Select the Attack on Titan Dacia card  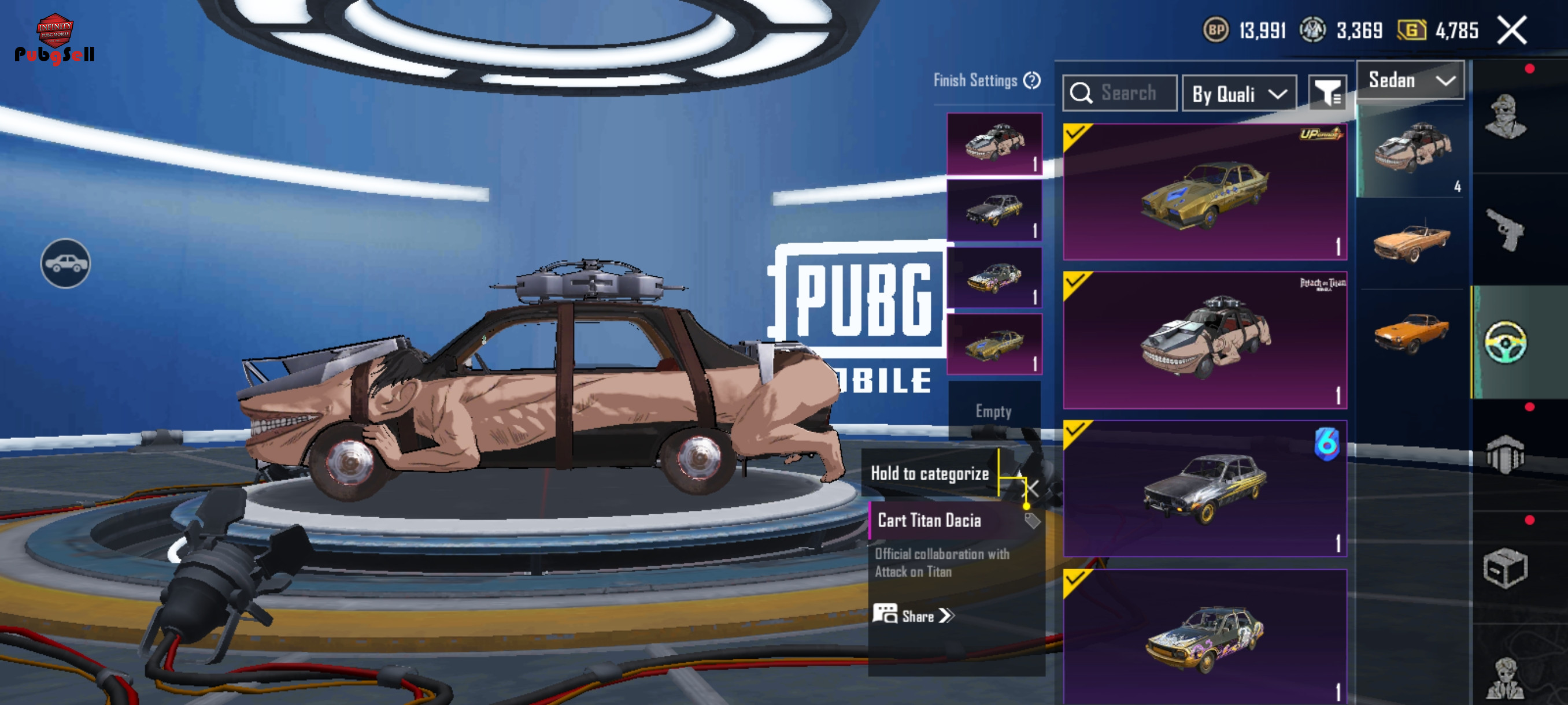coord(1204,340)
